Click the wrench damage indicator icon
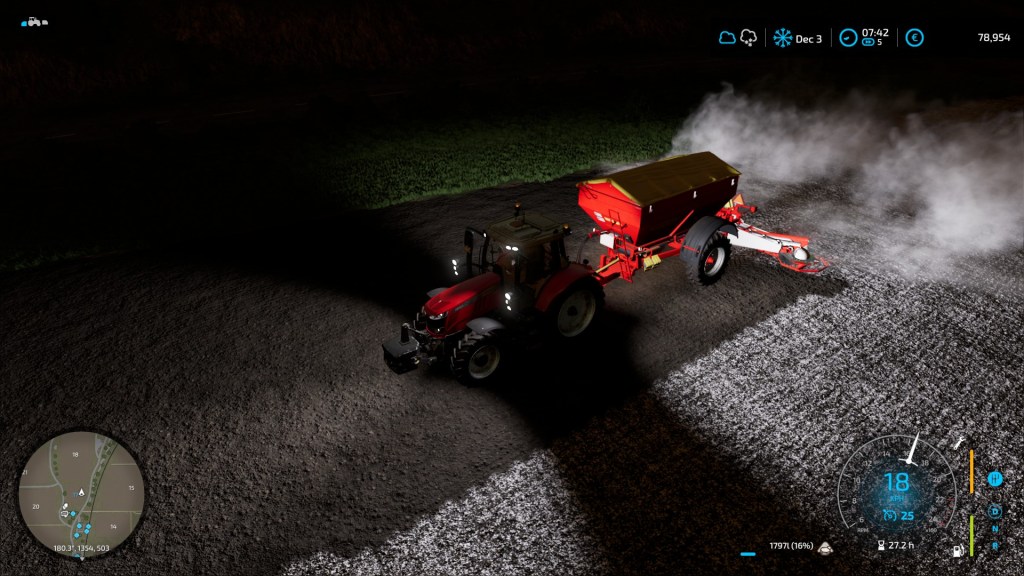1024x576 pixels. [960, 441]
